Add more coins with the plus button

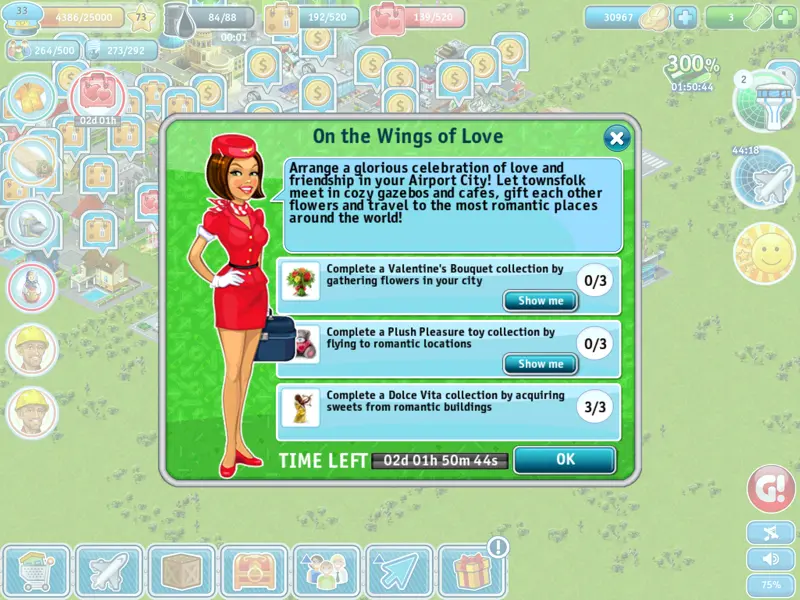[685, 18]
